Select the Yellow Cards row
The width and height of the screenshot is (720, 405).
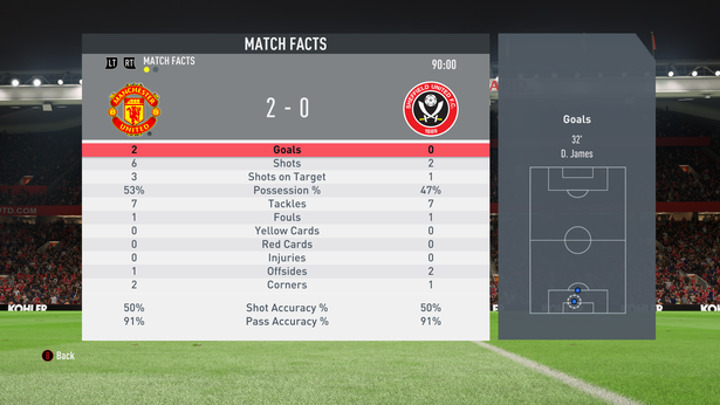click(286, 231)
